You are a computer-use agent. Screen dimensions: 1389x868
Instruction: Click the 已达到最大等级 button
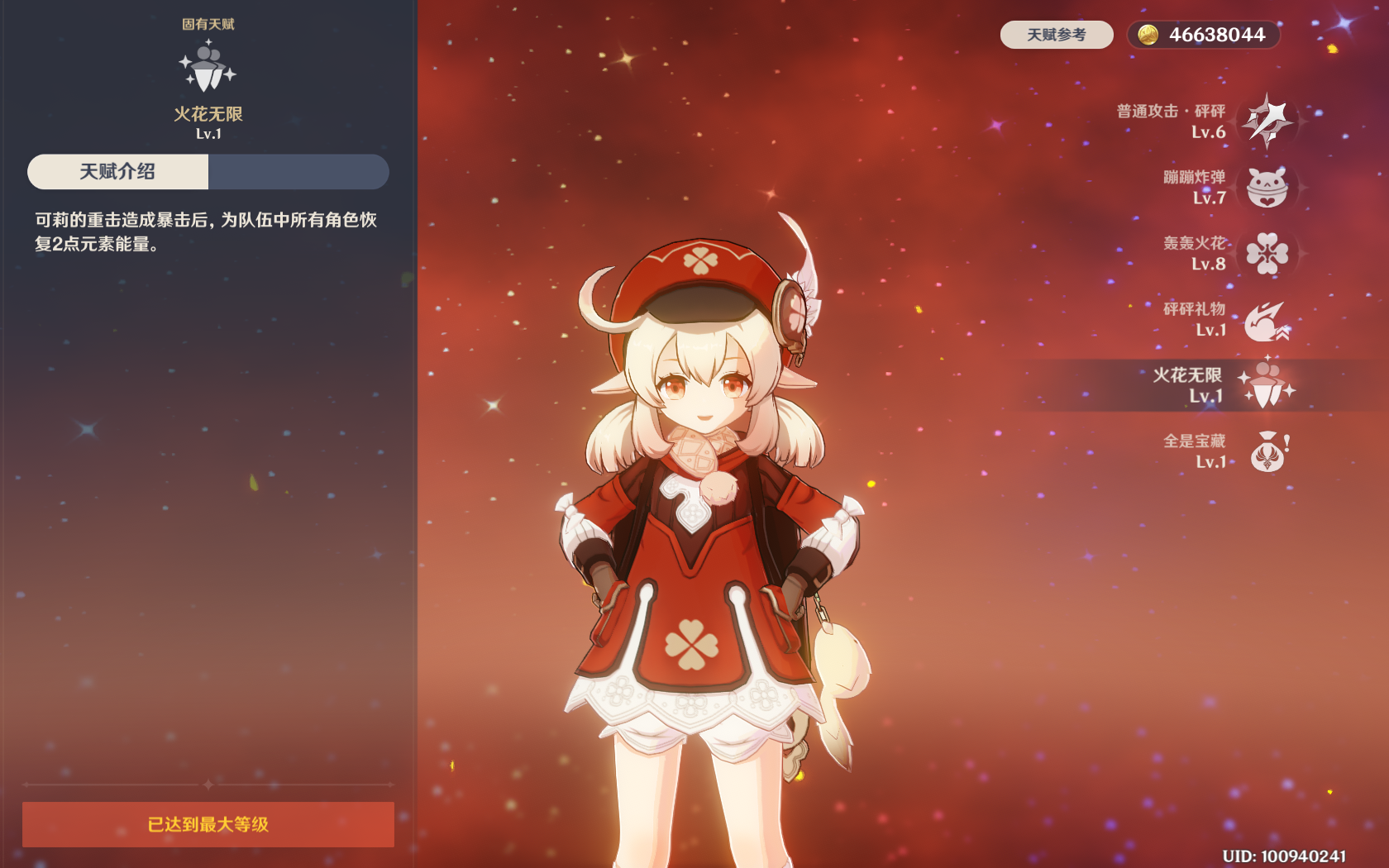coord(208,824)
